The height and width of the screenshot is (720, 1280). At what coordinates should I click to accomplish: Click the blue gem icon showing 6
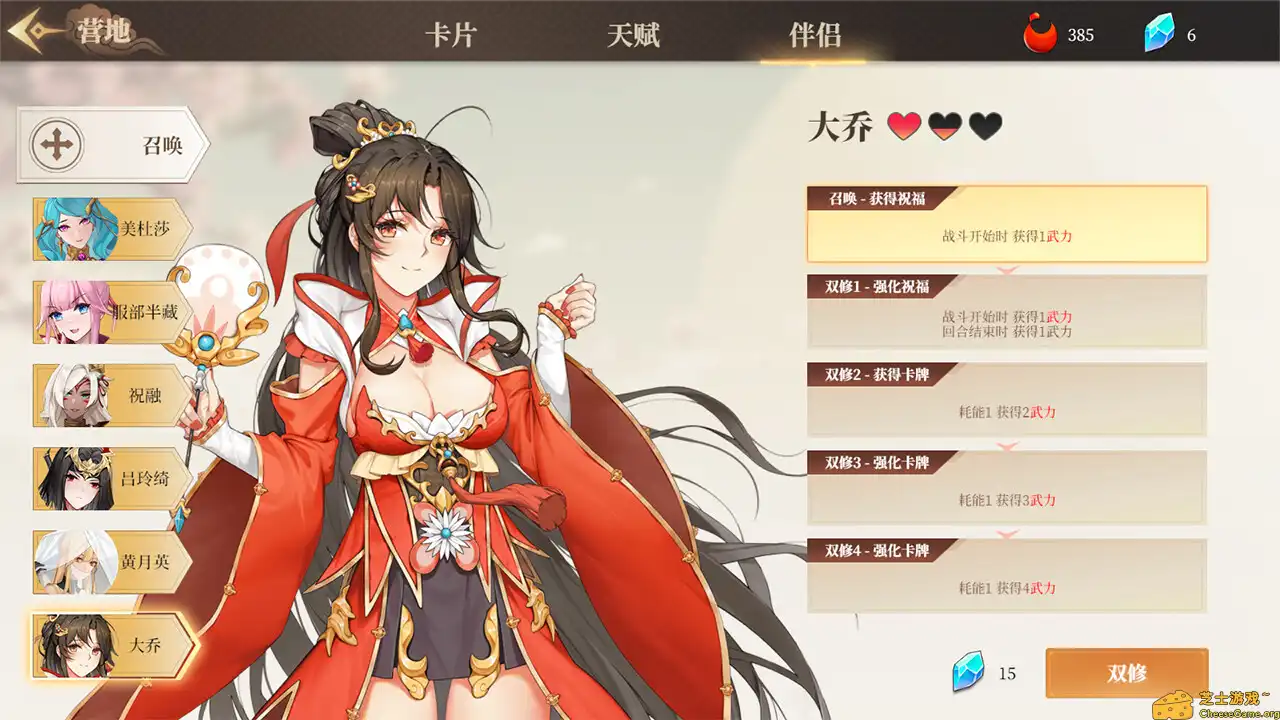(1157, 33)
